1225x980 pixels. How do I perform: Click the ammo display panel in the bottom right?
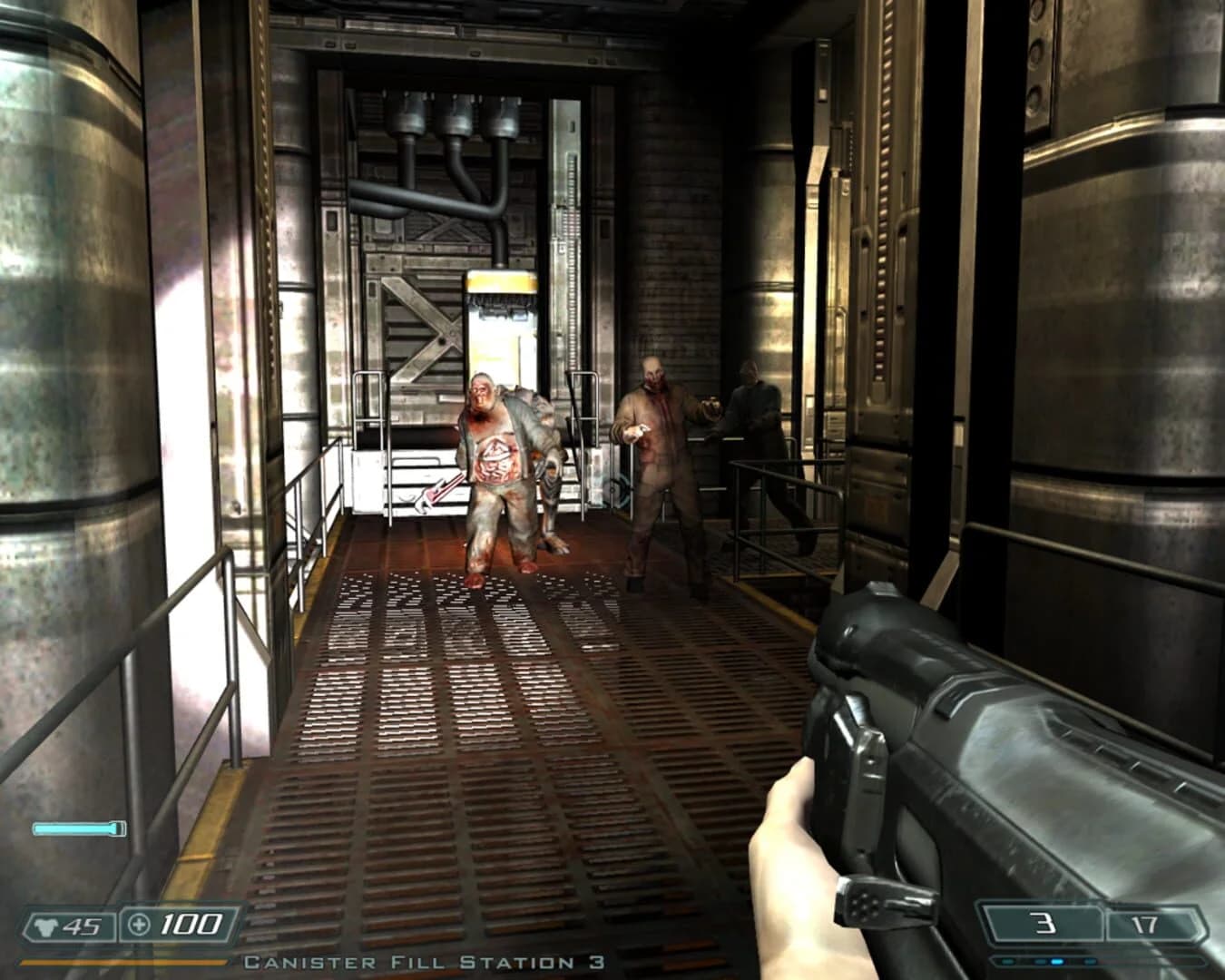(1089, 924)
